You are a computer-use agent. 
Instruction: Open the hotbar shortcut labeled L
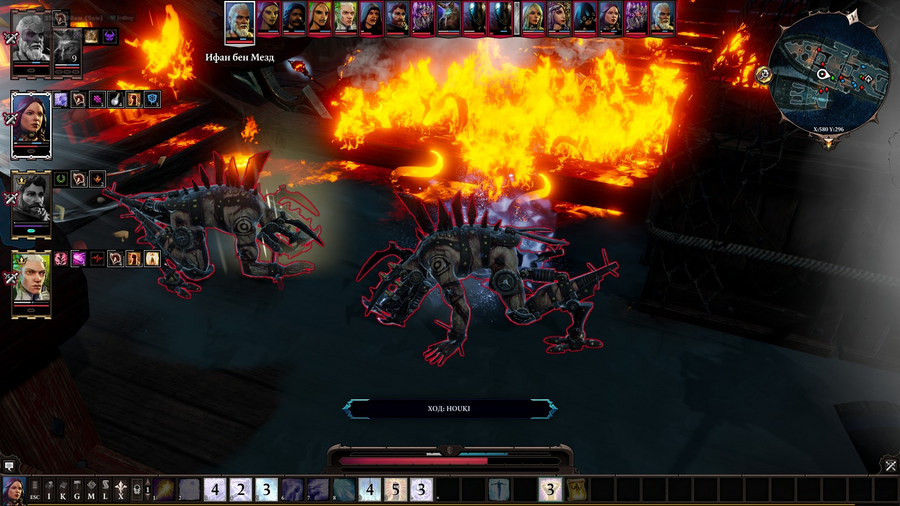pos(105,490)
